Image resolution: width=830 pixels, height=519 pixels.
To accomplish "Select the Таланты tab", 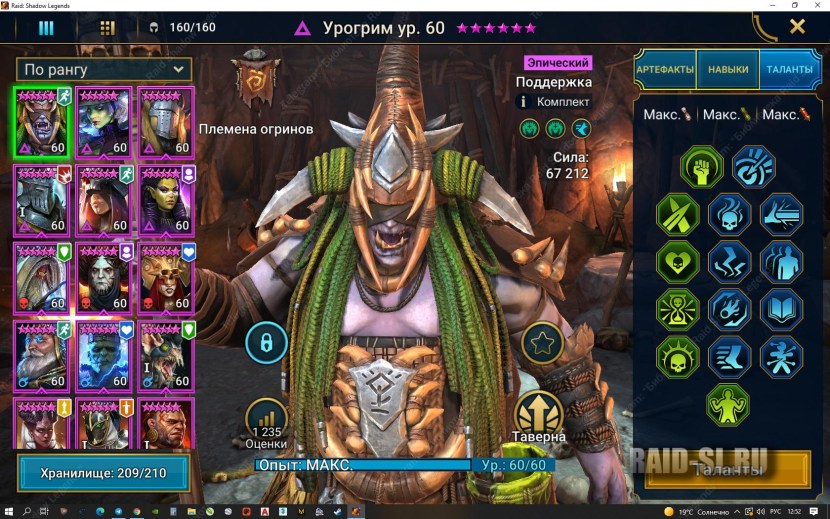I will pos(789,70).
